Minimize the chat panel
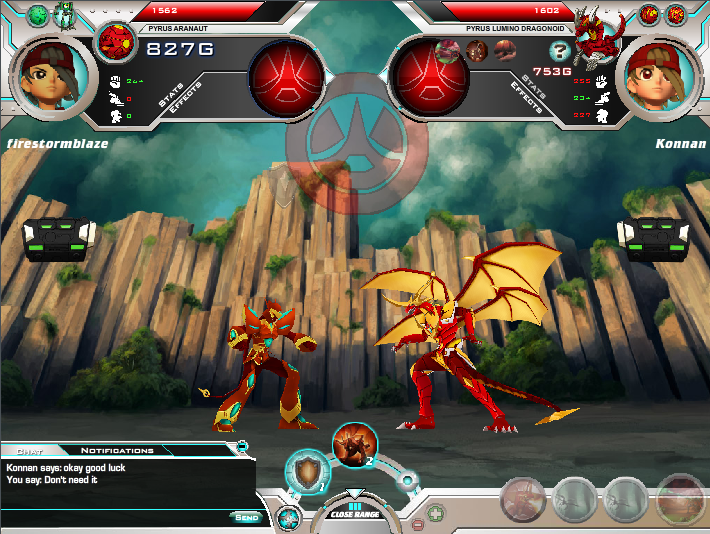This screenshot has width=710, height=534. pyautogui.click(x=241, y=445)
